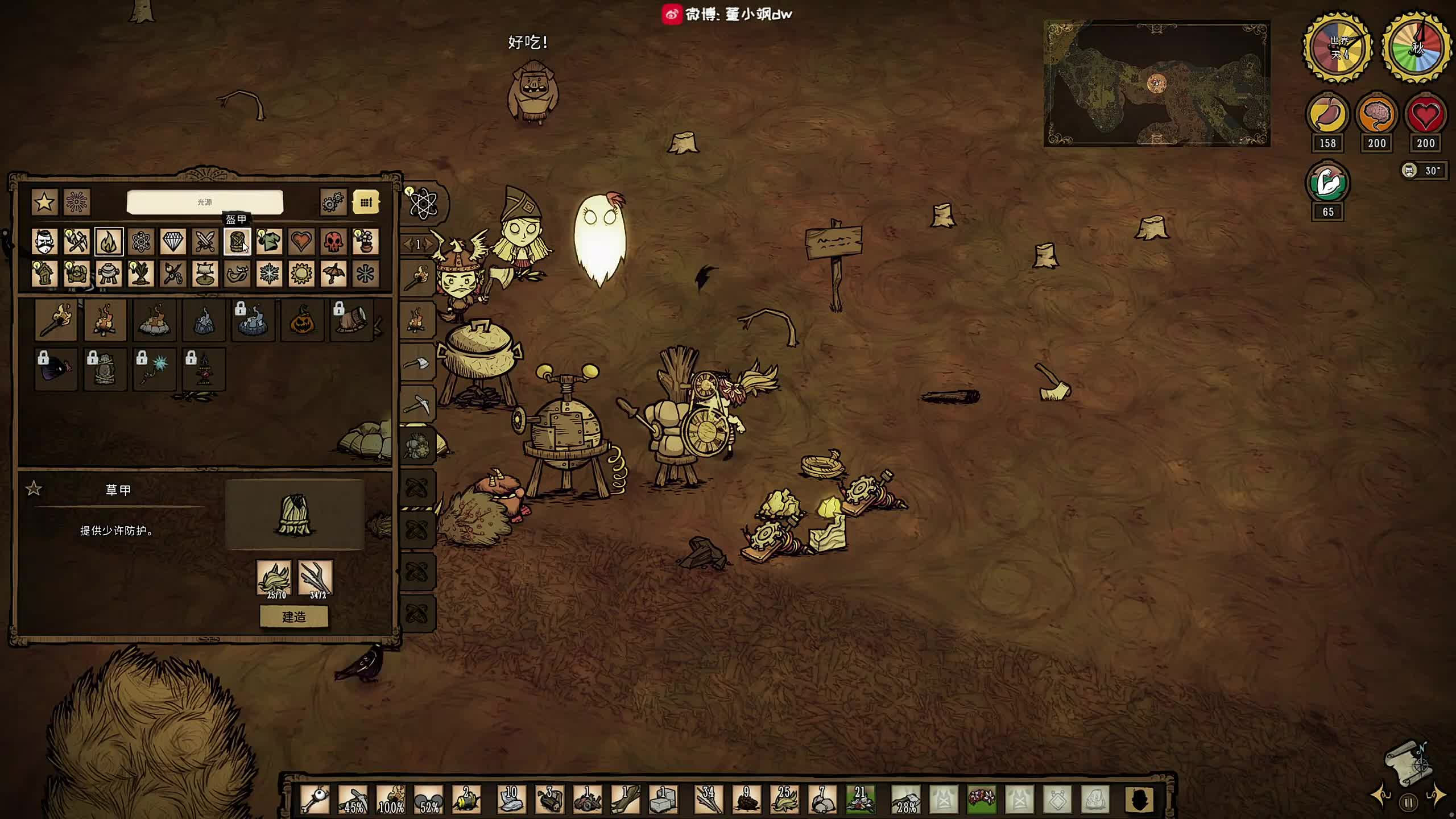
Task: Click the crafting search field
Action: pos(205,202)
